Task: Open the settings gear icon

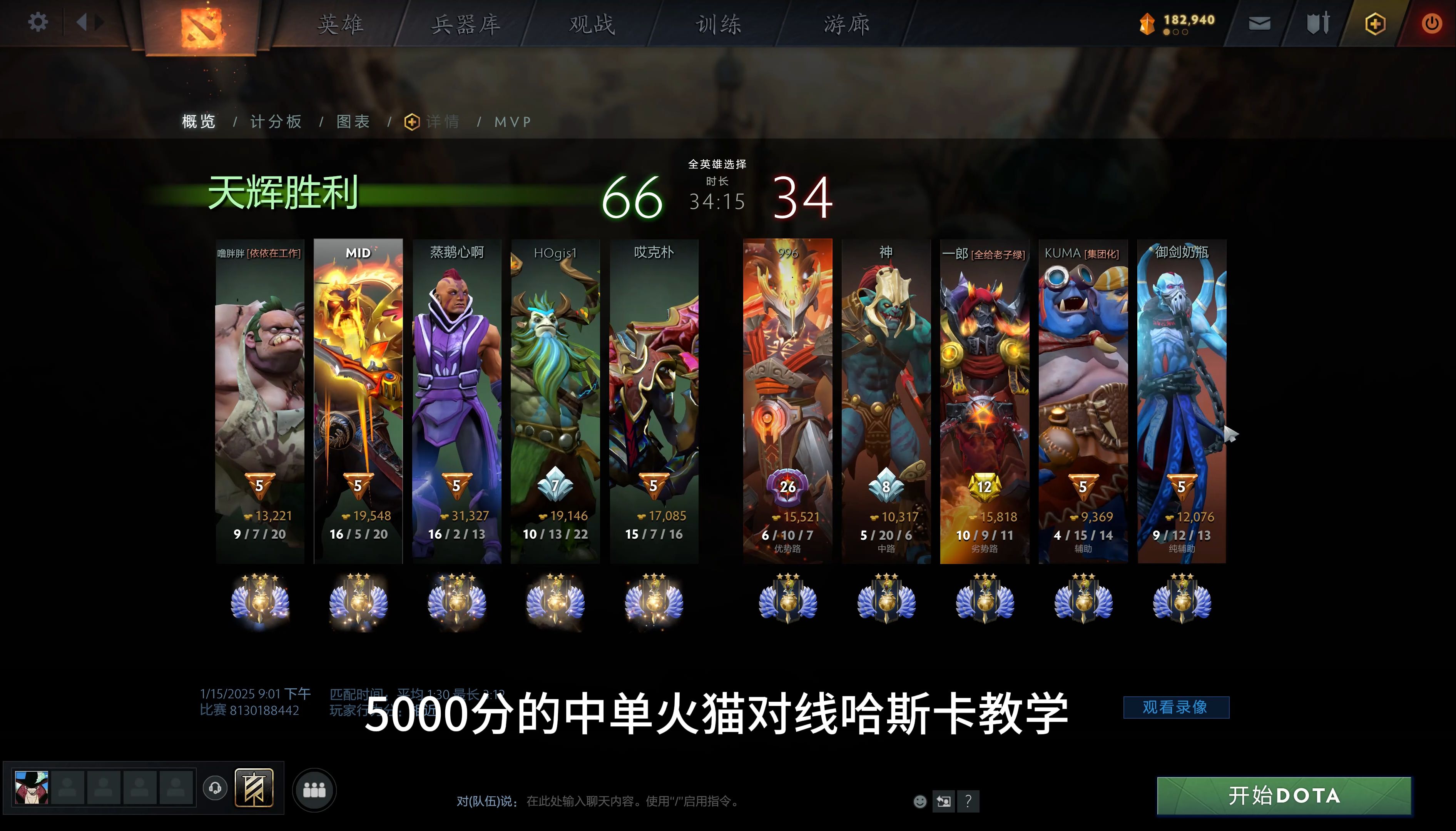Action: (x=38, y=22)
